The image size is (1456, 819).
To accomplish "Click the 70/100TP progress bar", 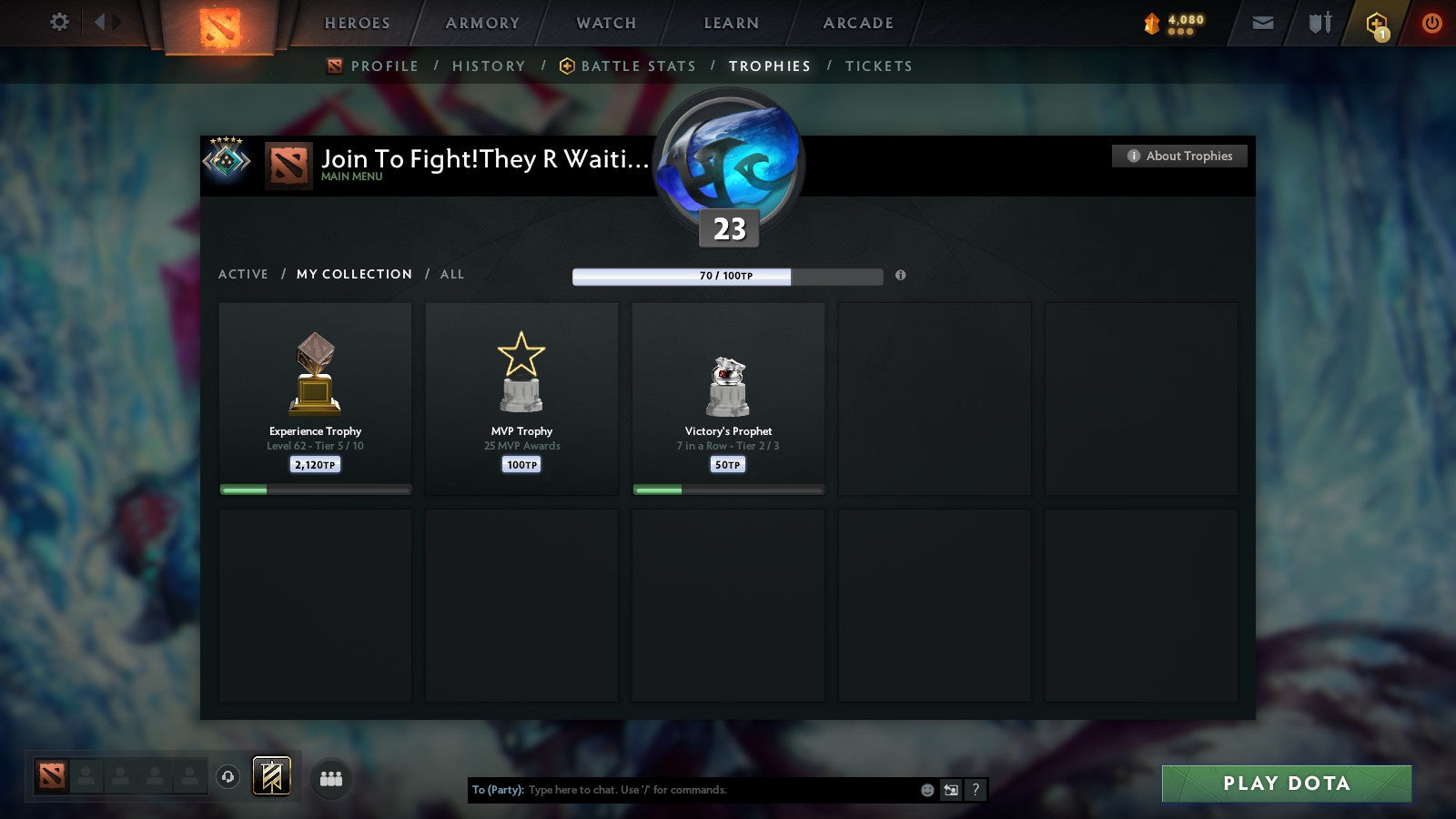I will coord(726,275).
